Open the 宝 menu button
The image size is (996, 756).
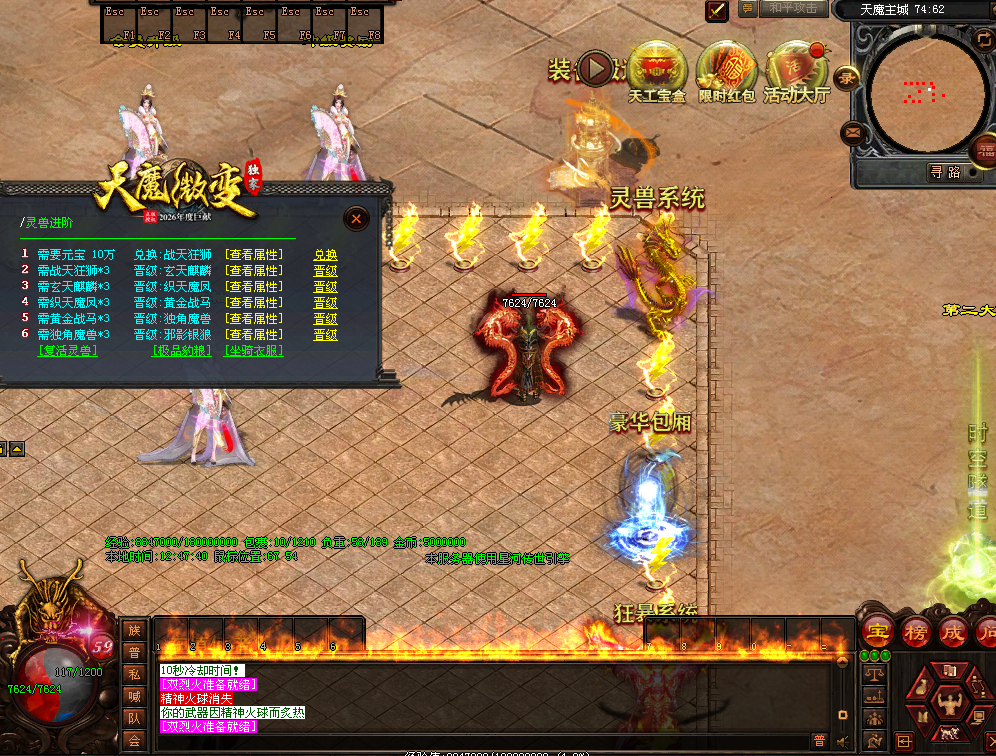tap(877, 633)
